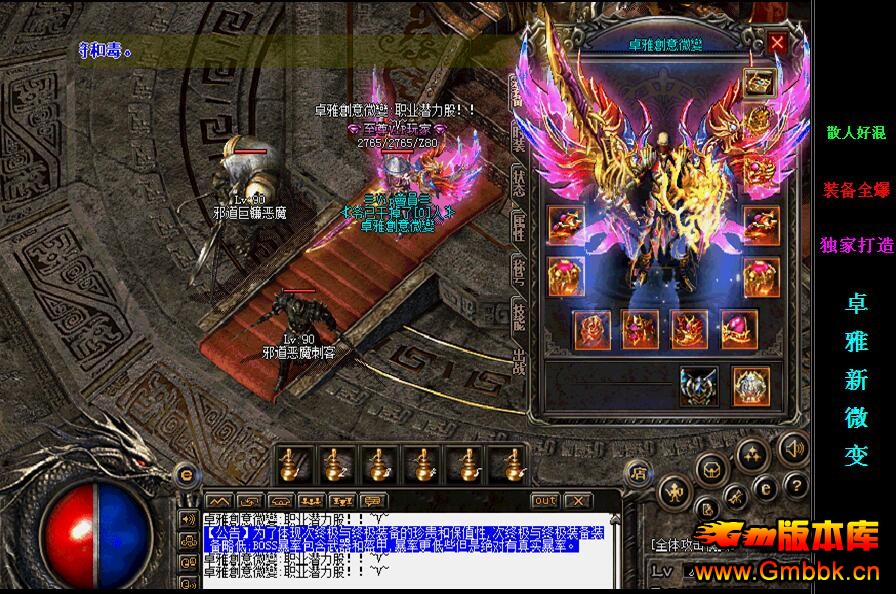Viewport: 896px width, 594px height.
Task: Click the 'out' button above chat
Action: (545, 500)
